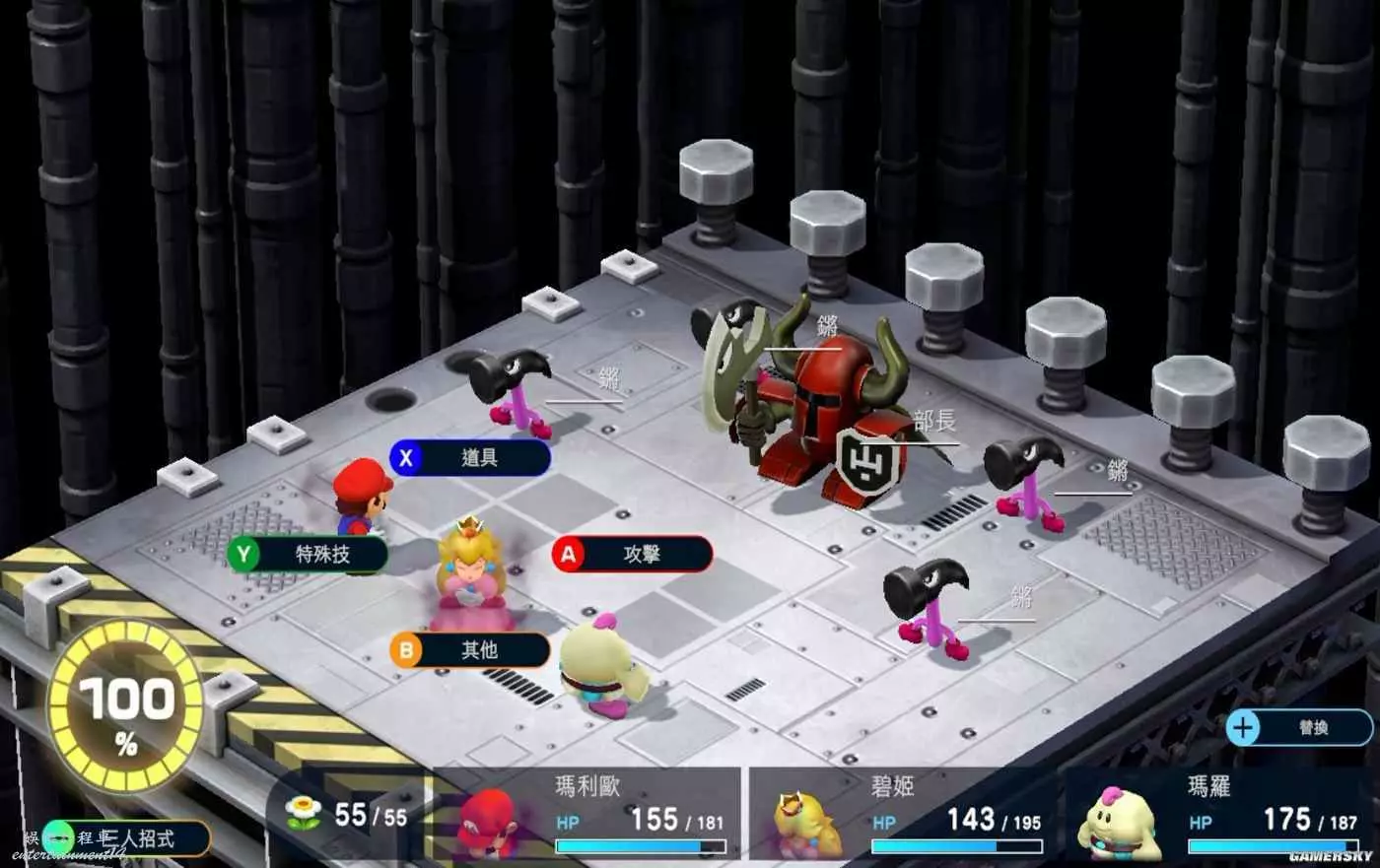
Task: Activate the 三人招式 triple move
Action: [128, 838]
